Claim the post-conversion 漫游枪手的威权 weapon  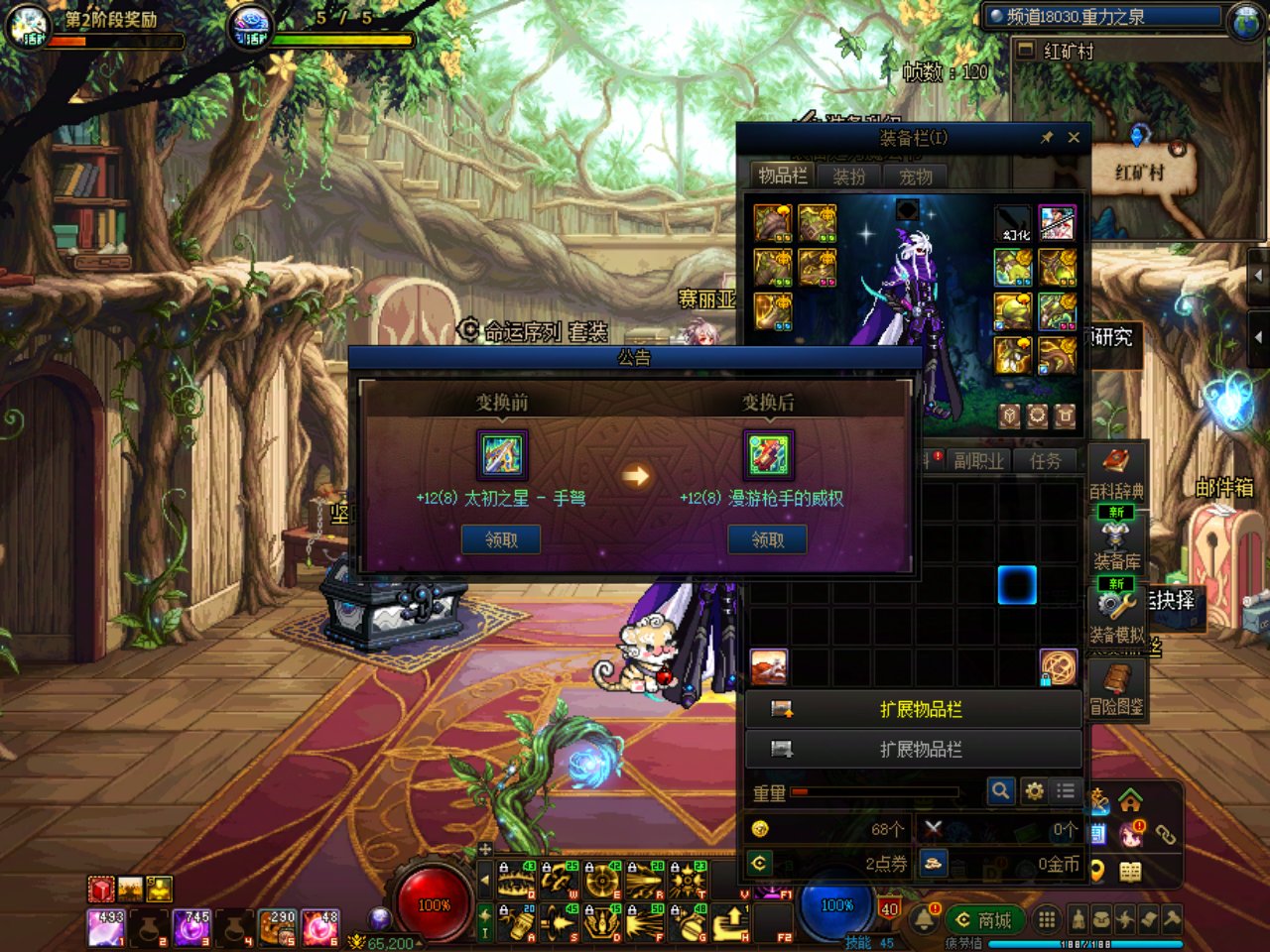point(767,539)
